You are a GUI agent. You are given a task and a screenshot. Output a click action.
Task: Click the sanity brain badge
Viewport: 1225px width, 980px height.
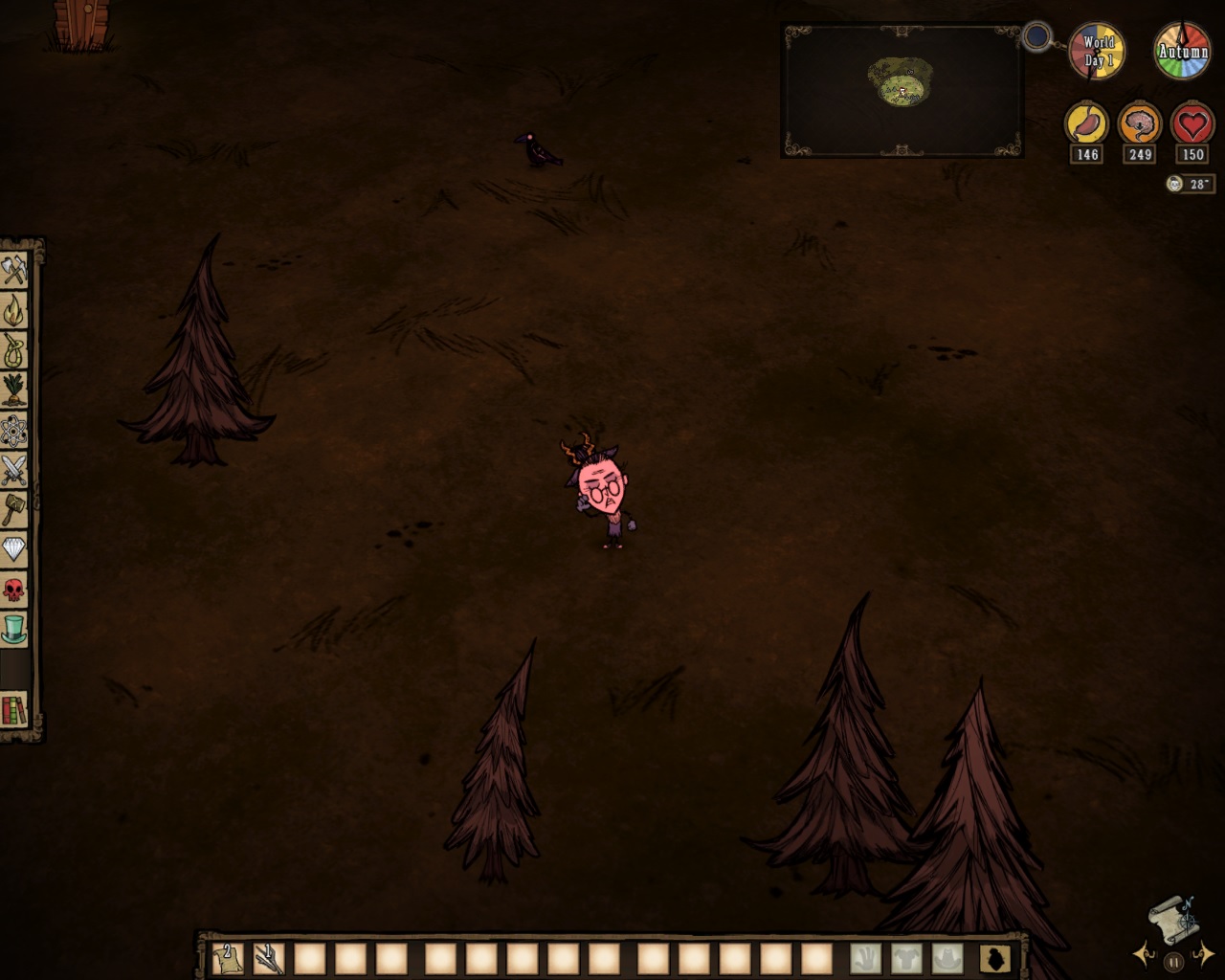coord(1139,124)
